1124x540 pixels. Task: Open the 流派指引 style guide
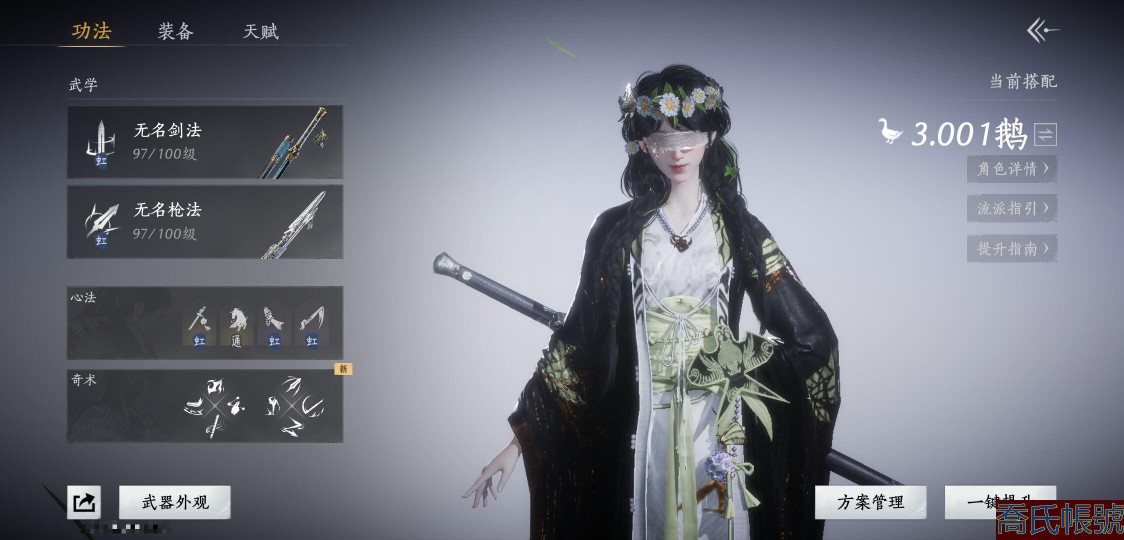(1012, 209)
